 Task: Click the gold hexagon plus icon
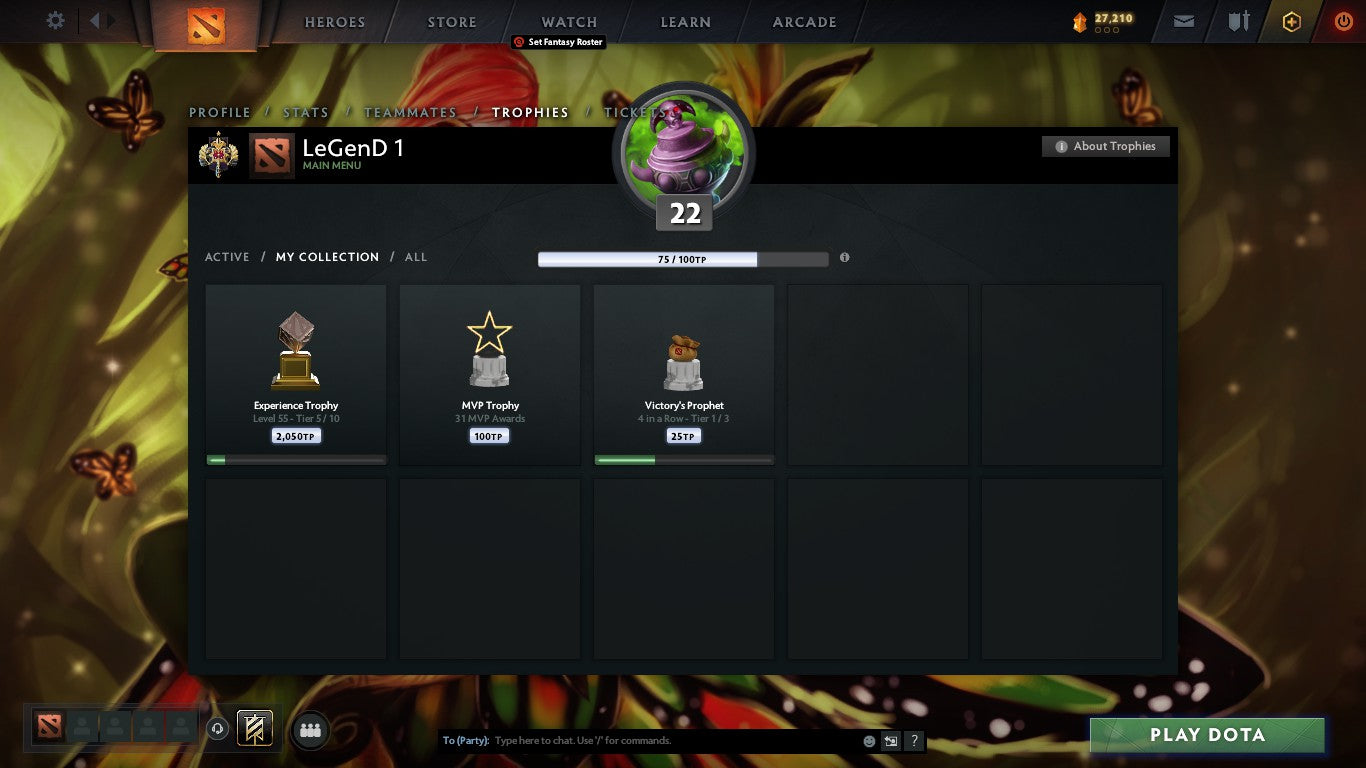coord(1291,21)
